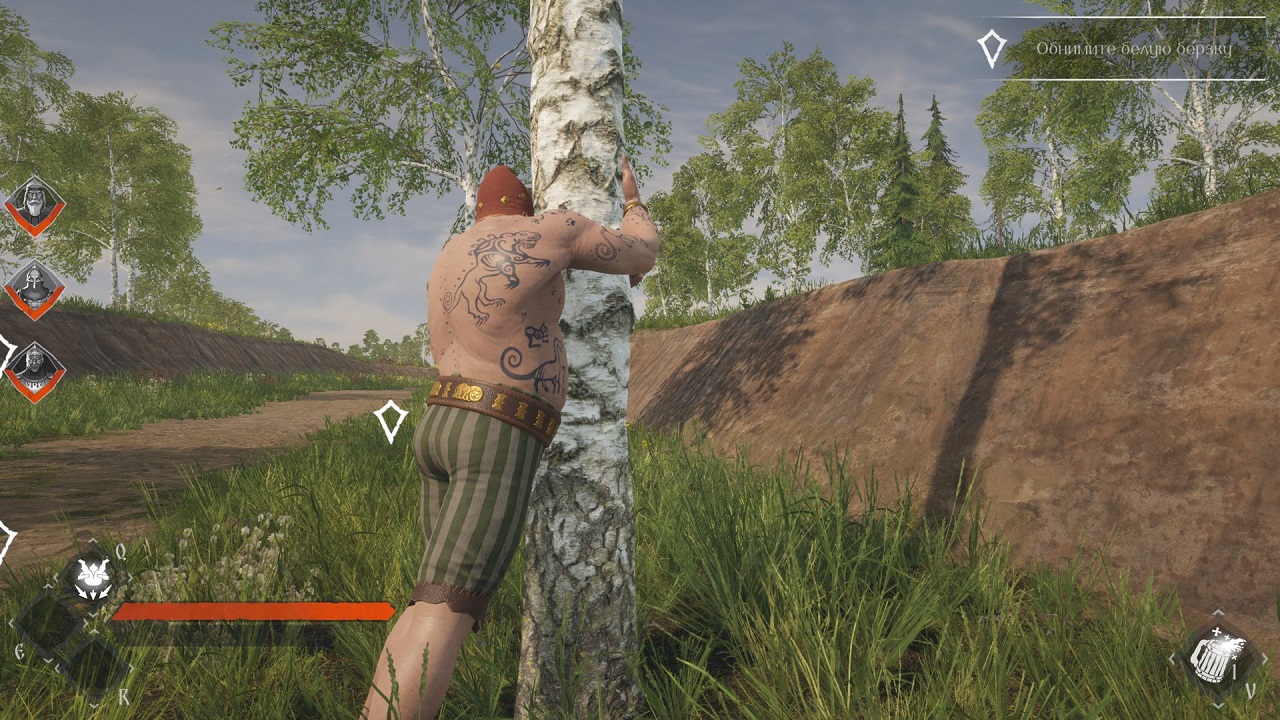Select the nose-guard helmet warrior portrait
1280x720 pixels.
[35, 289]
